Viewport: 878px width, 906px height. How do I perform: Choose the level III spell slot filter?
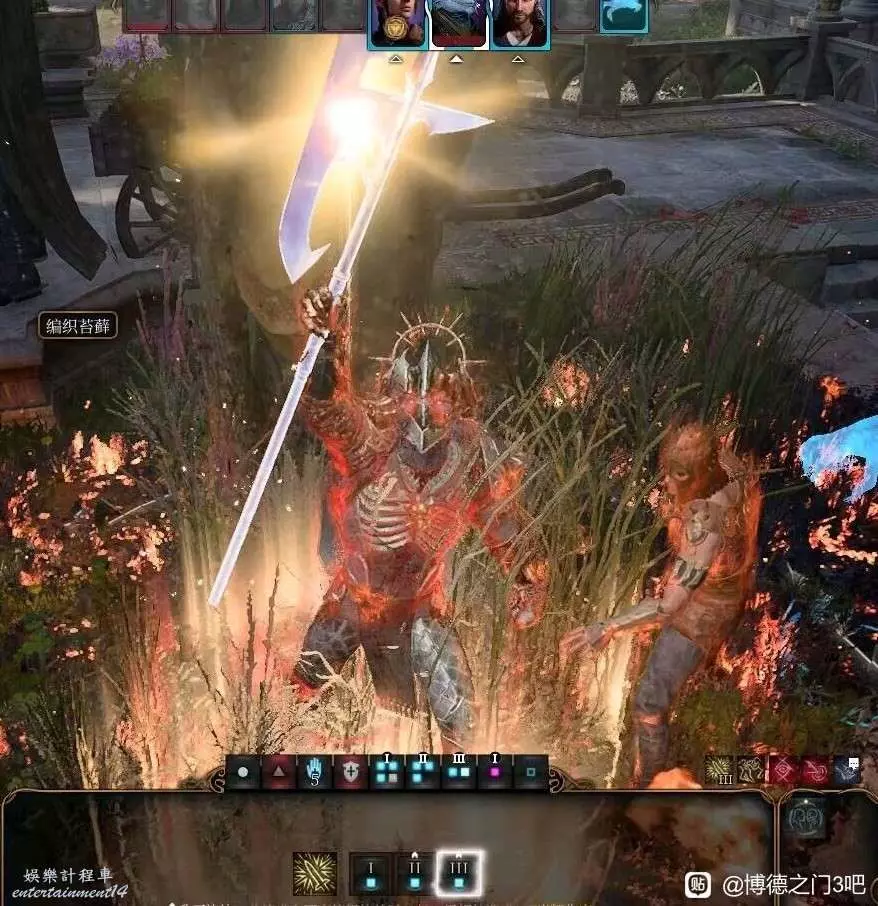[x=459, y=774]
